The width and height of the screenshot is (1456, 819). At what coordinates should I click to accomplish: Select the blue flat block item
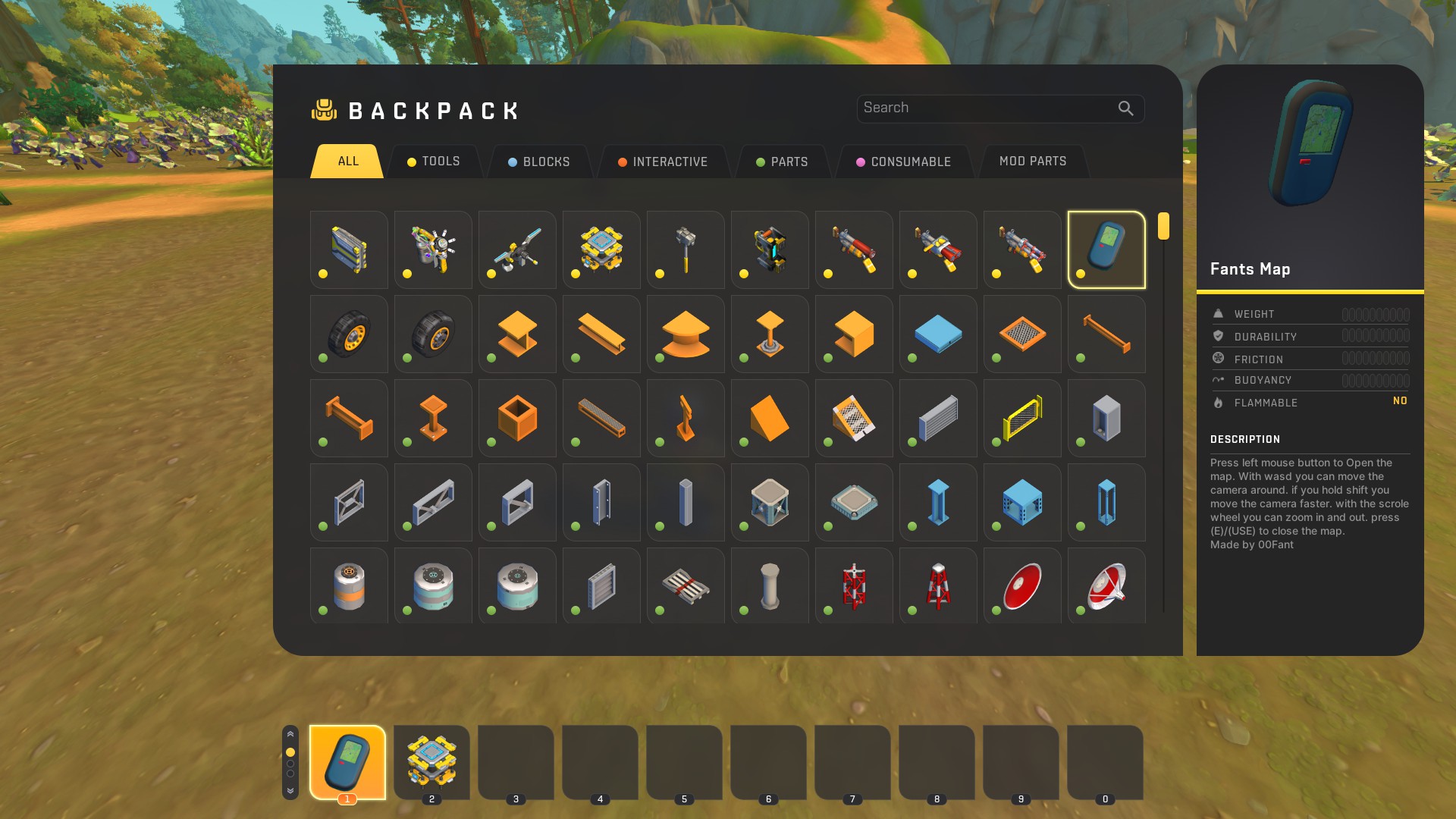click(x=938, y=334)
